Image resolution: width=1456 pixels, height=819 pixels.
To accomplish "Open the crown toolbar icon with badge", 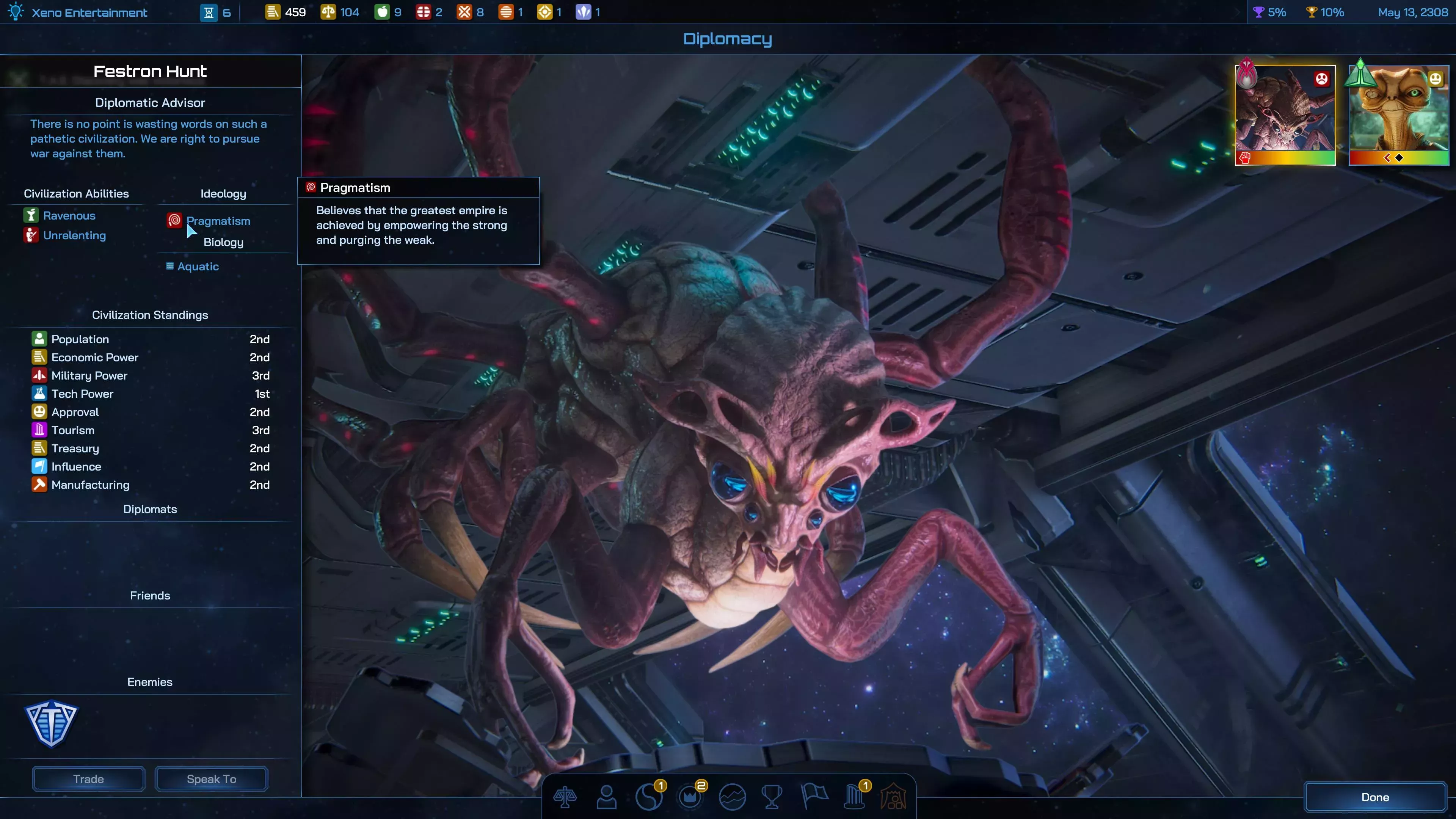I will pos(690,797).
